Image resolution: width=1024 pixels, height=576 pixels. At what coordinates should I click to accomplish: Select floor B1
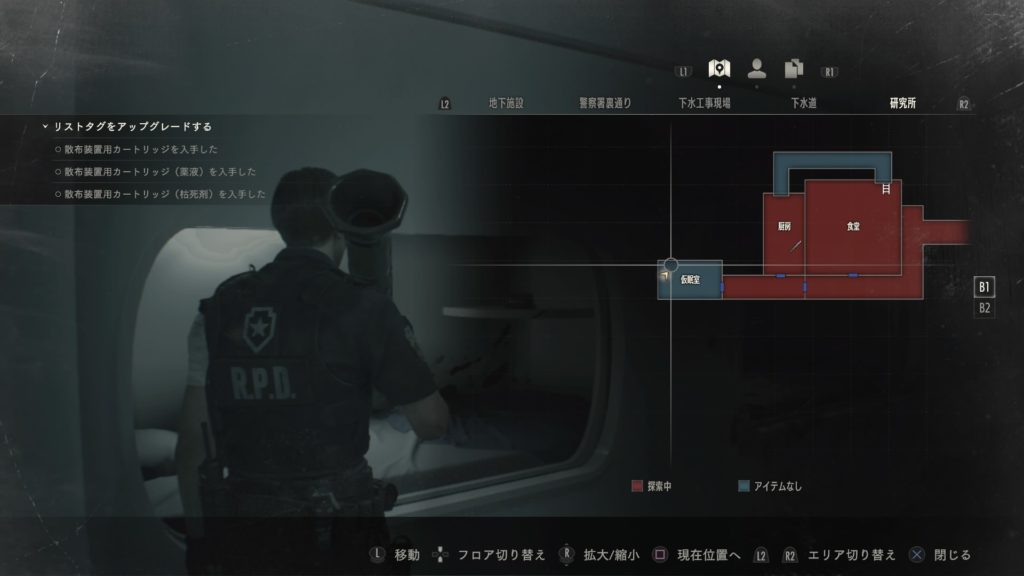pyautogui.click(x=984, y=288)
